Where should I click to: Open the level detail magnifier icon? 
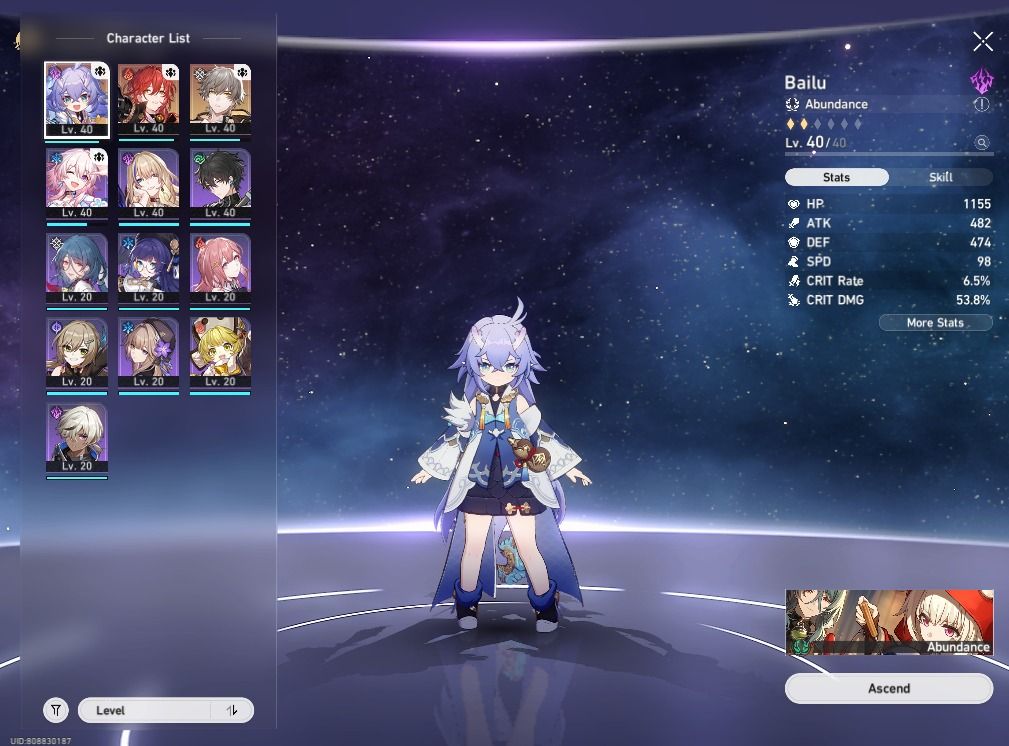tap(982, 143)
